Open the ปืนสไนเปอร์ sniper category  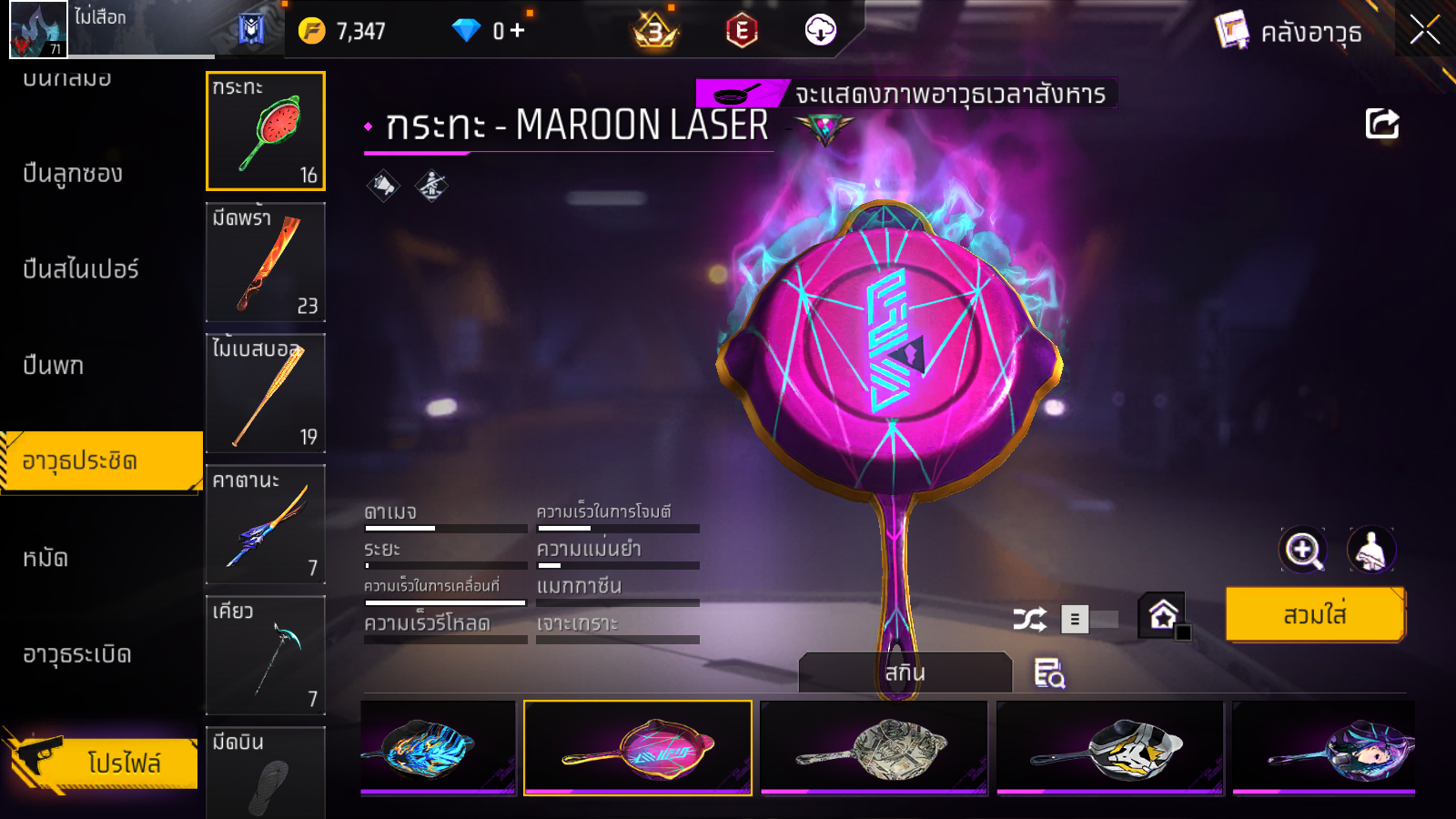[x=81, y=268]
